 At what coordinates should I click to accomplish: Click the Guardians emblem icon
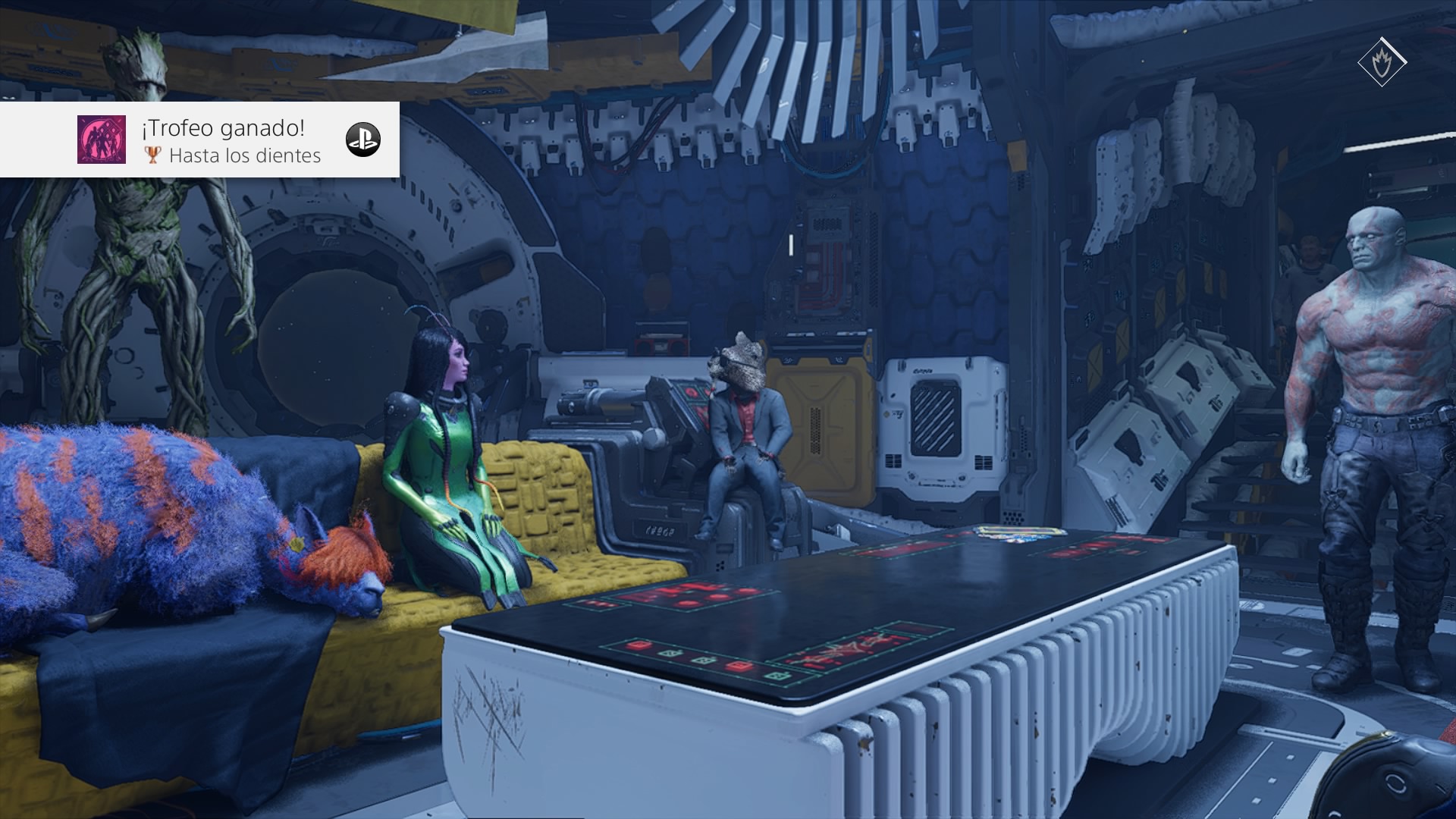(1382, 61)
